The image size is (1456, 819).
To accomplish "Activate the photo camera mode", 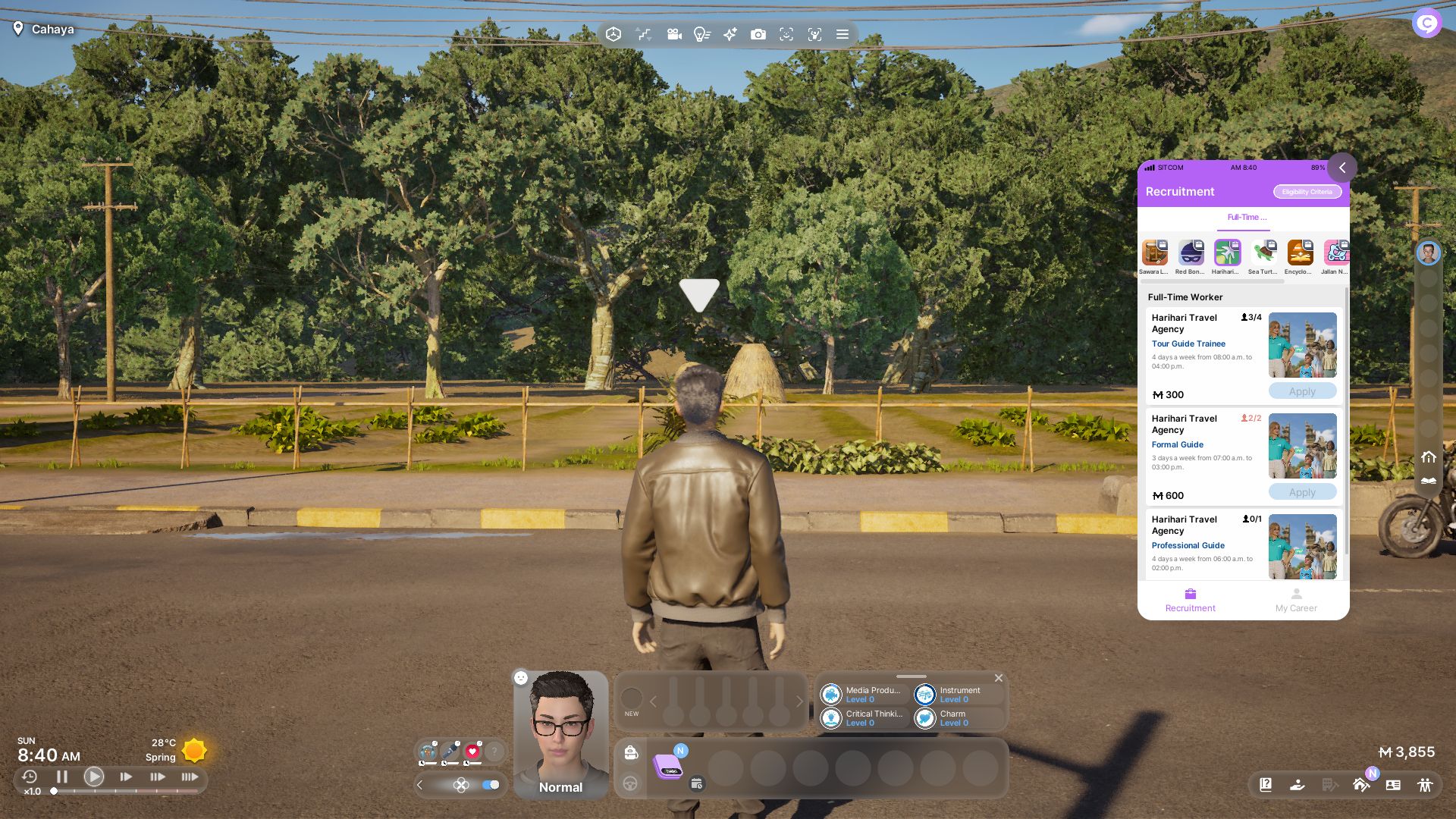I will [x=758, y=34].
